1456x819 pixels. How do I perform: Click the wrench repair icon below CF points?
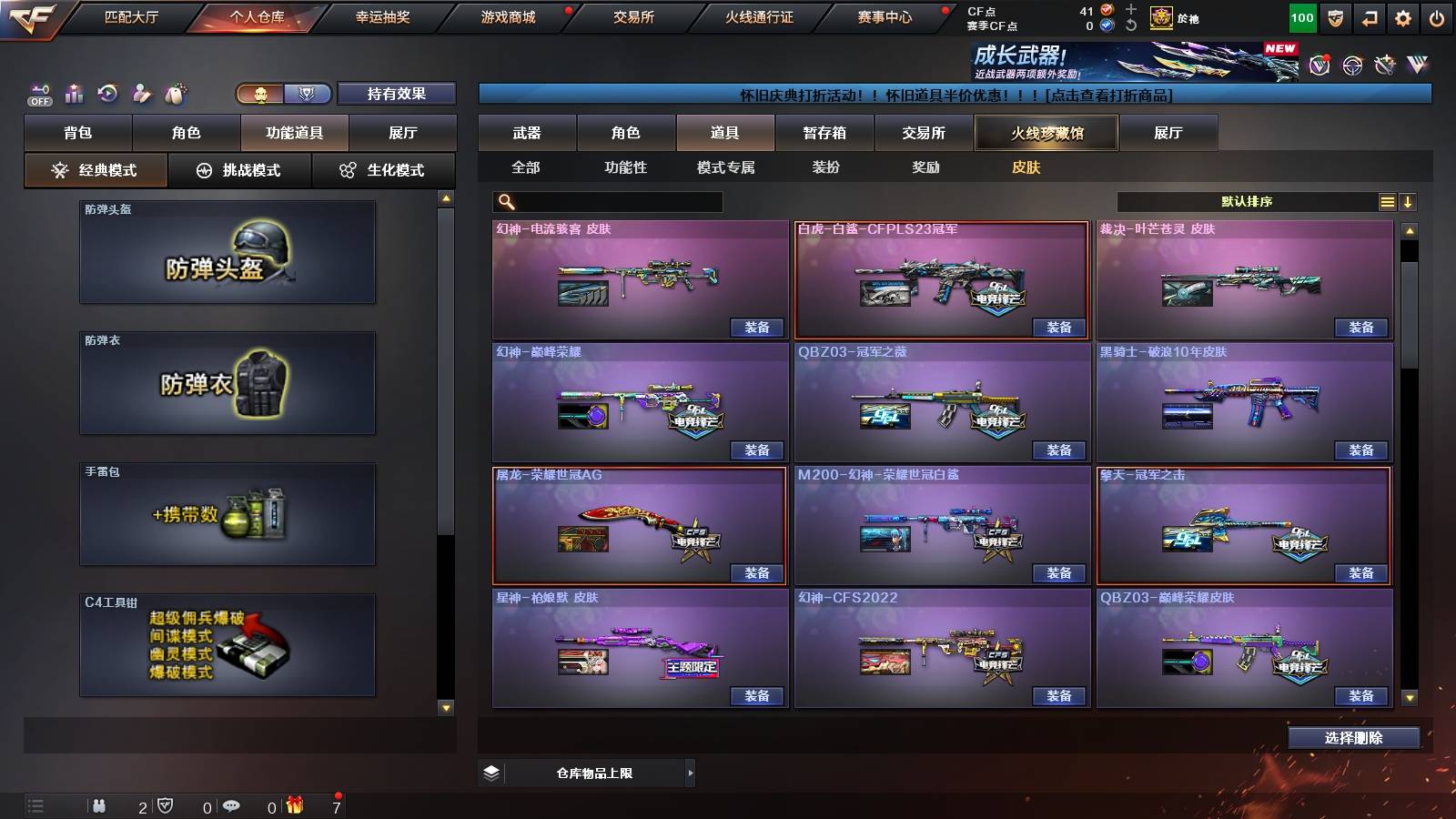1131,25
